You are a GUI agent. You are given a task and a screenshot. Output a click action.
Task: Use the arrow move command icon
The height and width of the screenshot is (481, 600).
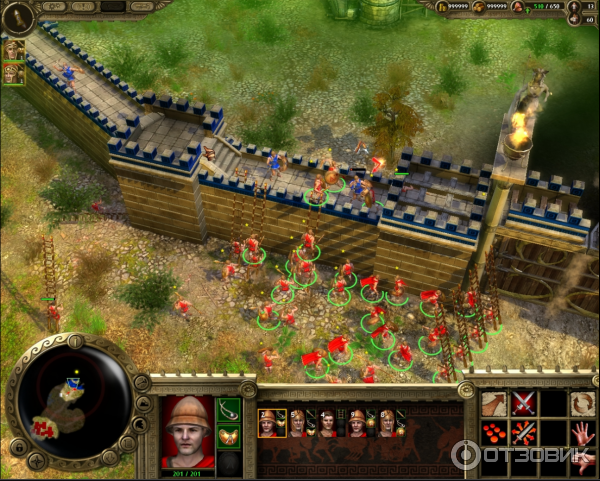pyautogui.click(x=492, y=404)
